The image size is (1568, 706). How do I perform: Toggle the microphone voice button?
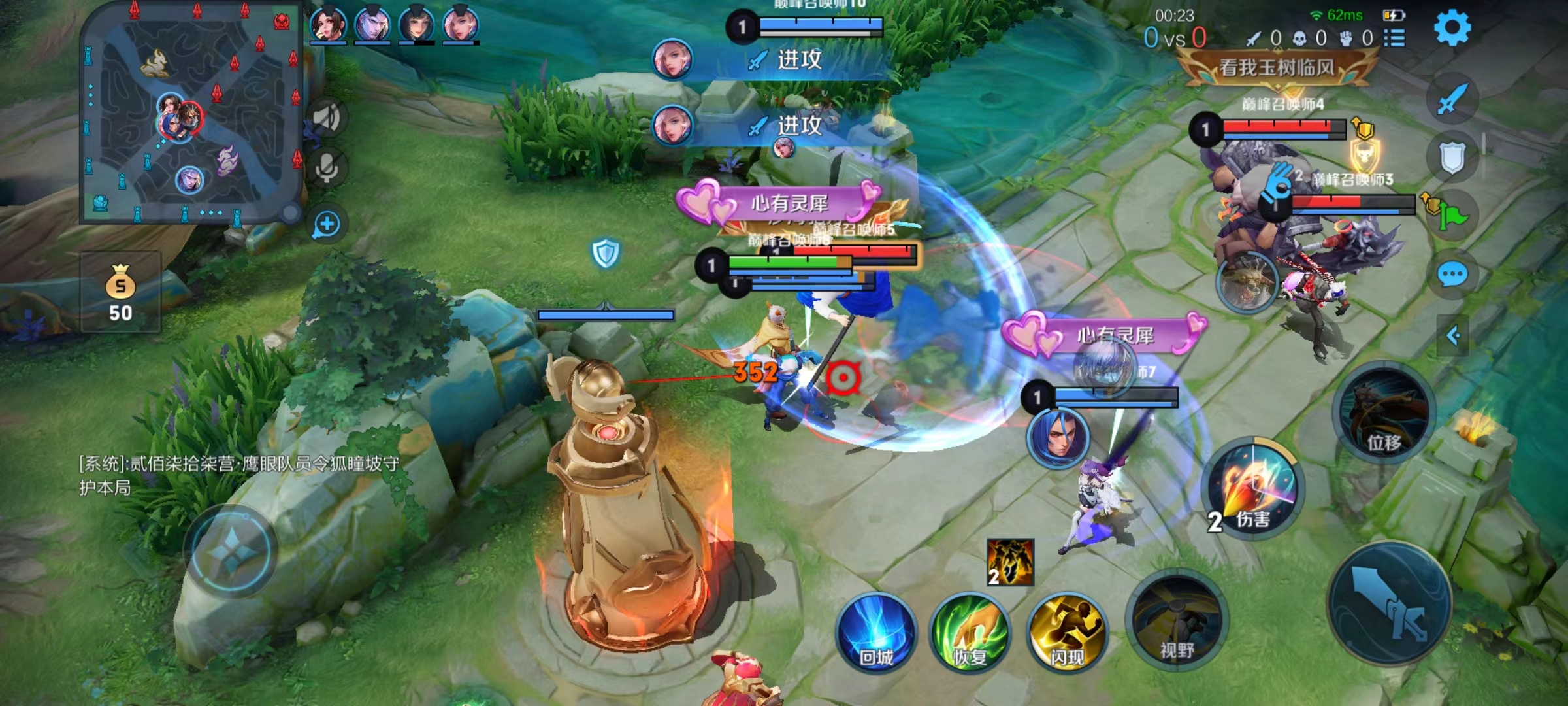pos(326,167)
